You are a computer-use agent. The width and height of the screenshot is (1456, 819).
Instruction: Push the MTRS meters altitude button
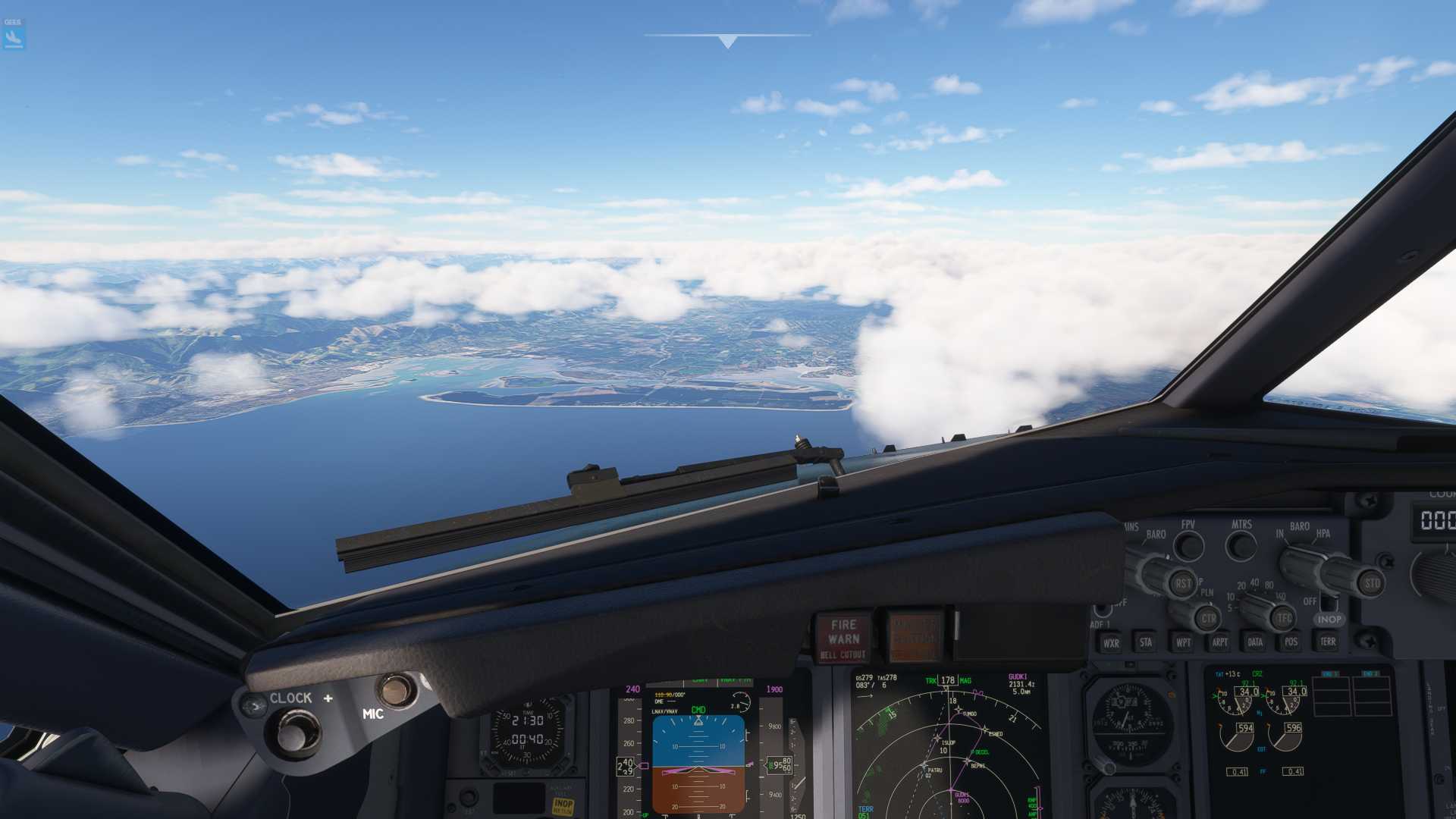[x=1241, y=545]
